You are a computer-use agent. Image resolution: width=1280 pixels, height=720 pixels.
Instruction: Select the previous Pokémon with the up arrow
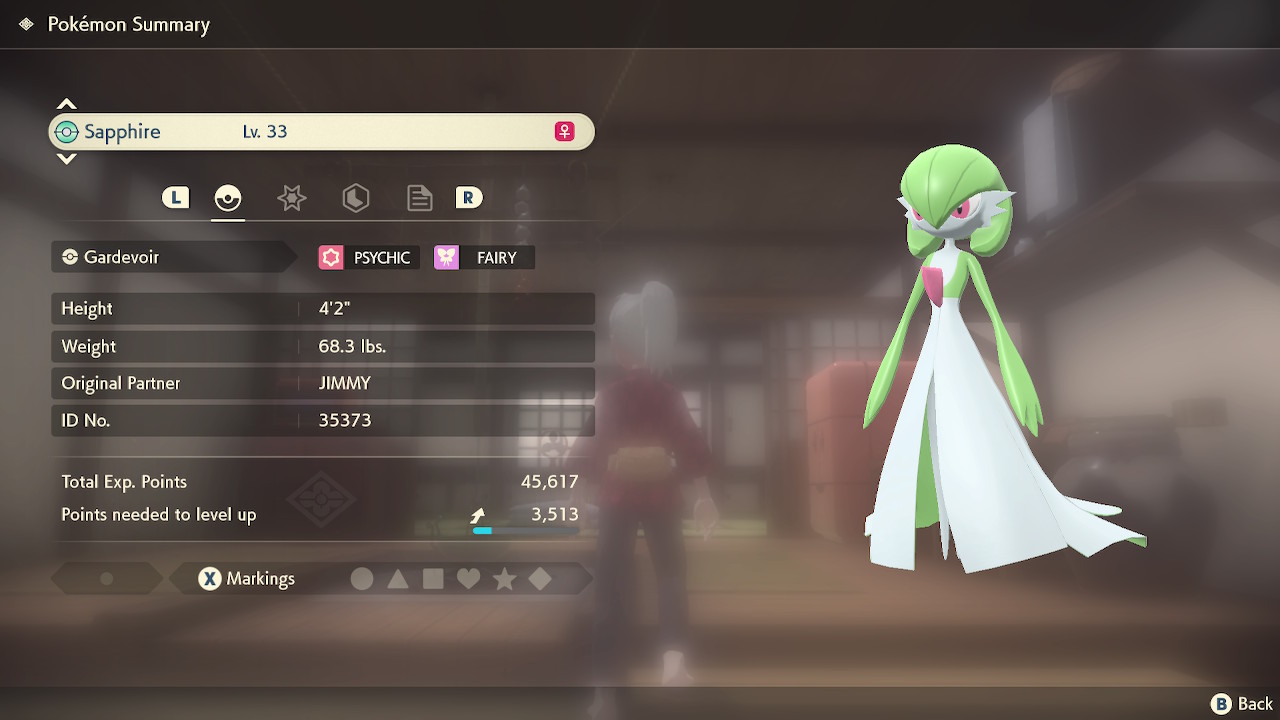pyautogui.click(x=66, y=104)
